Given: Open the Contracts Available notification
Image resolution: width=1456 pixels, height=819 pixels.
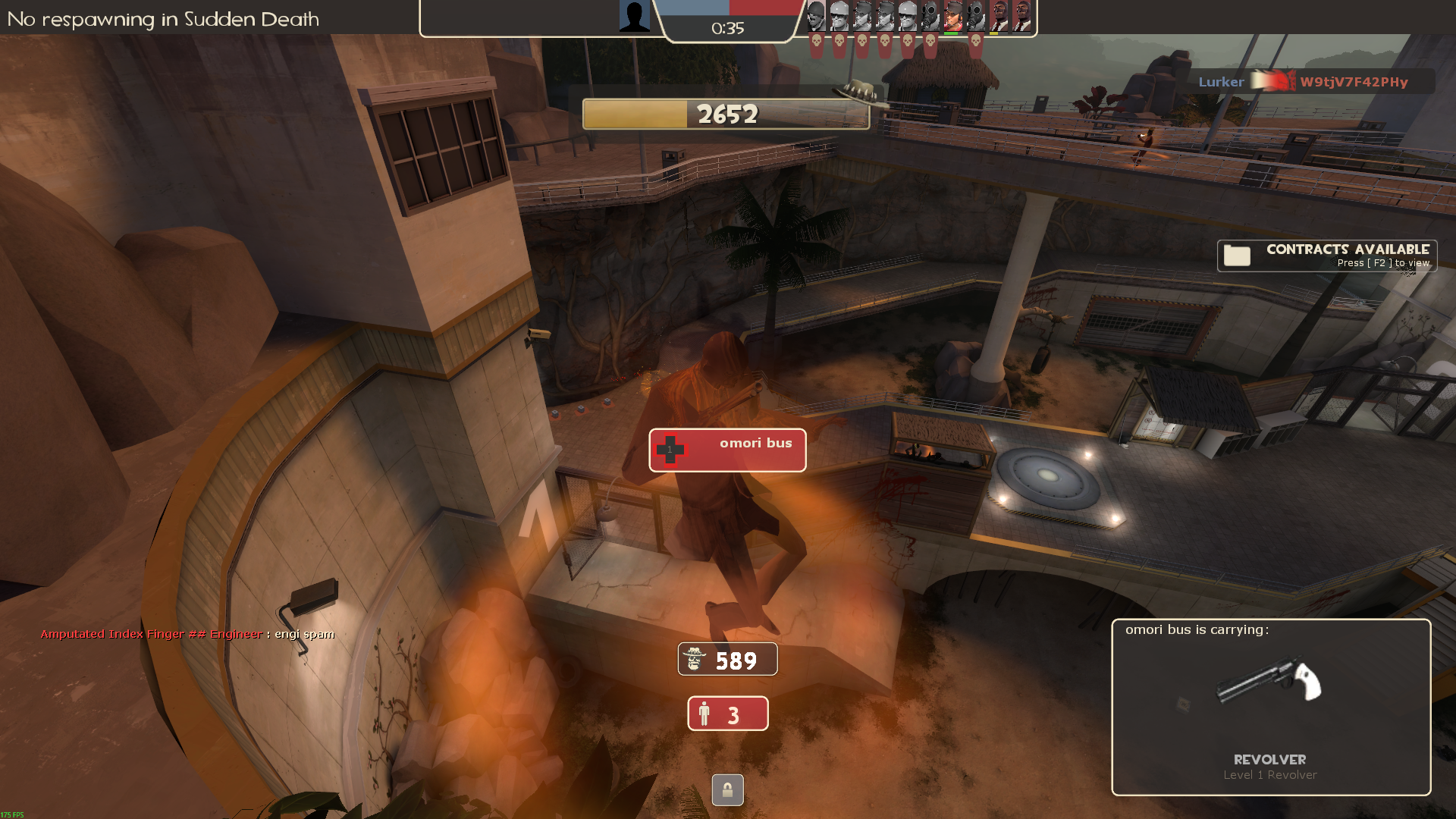Looking at the screenshot, I should (x=1326, y=256).
